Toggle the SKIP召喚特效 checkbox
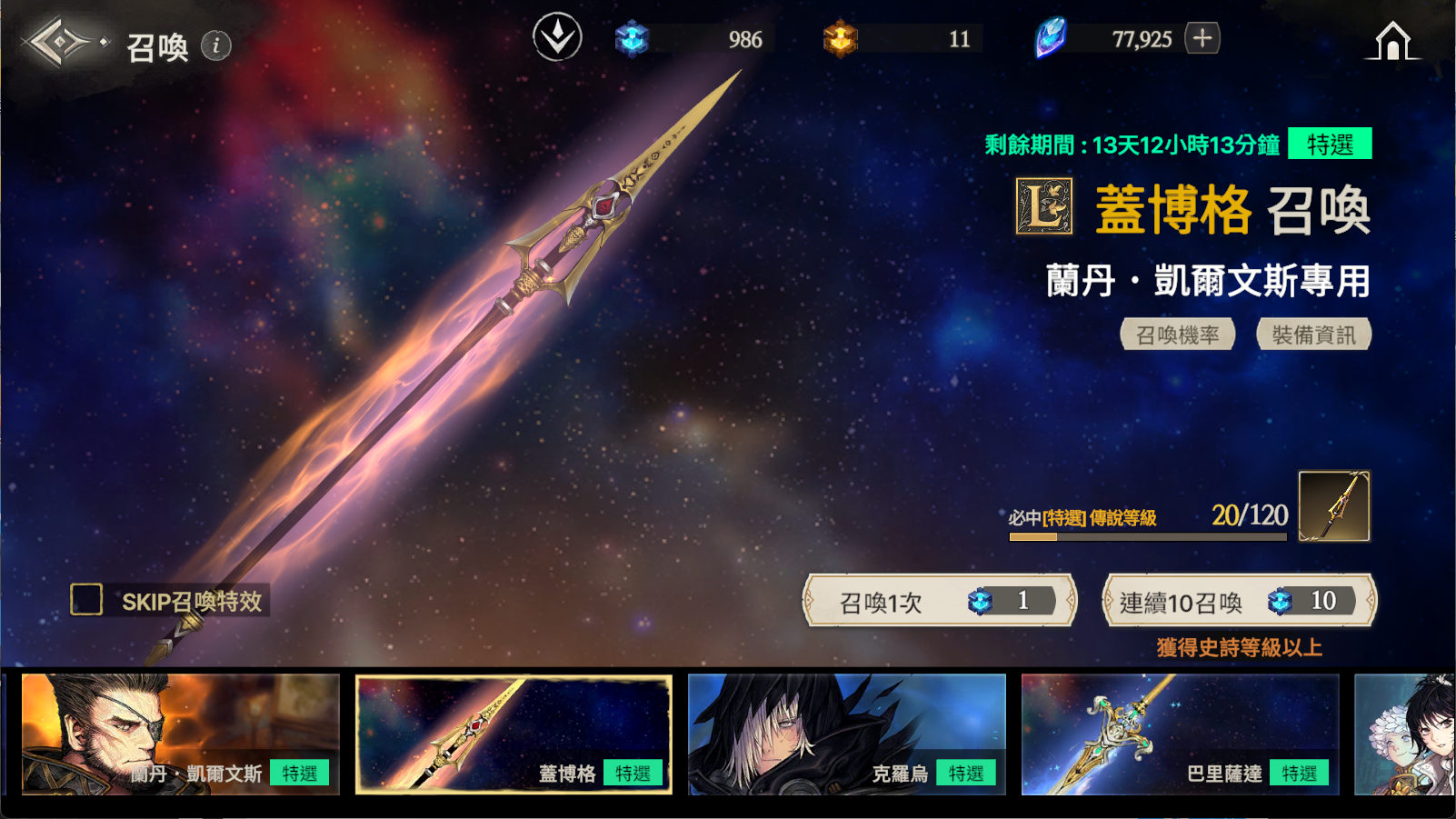 (x=87, y=600)
